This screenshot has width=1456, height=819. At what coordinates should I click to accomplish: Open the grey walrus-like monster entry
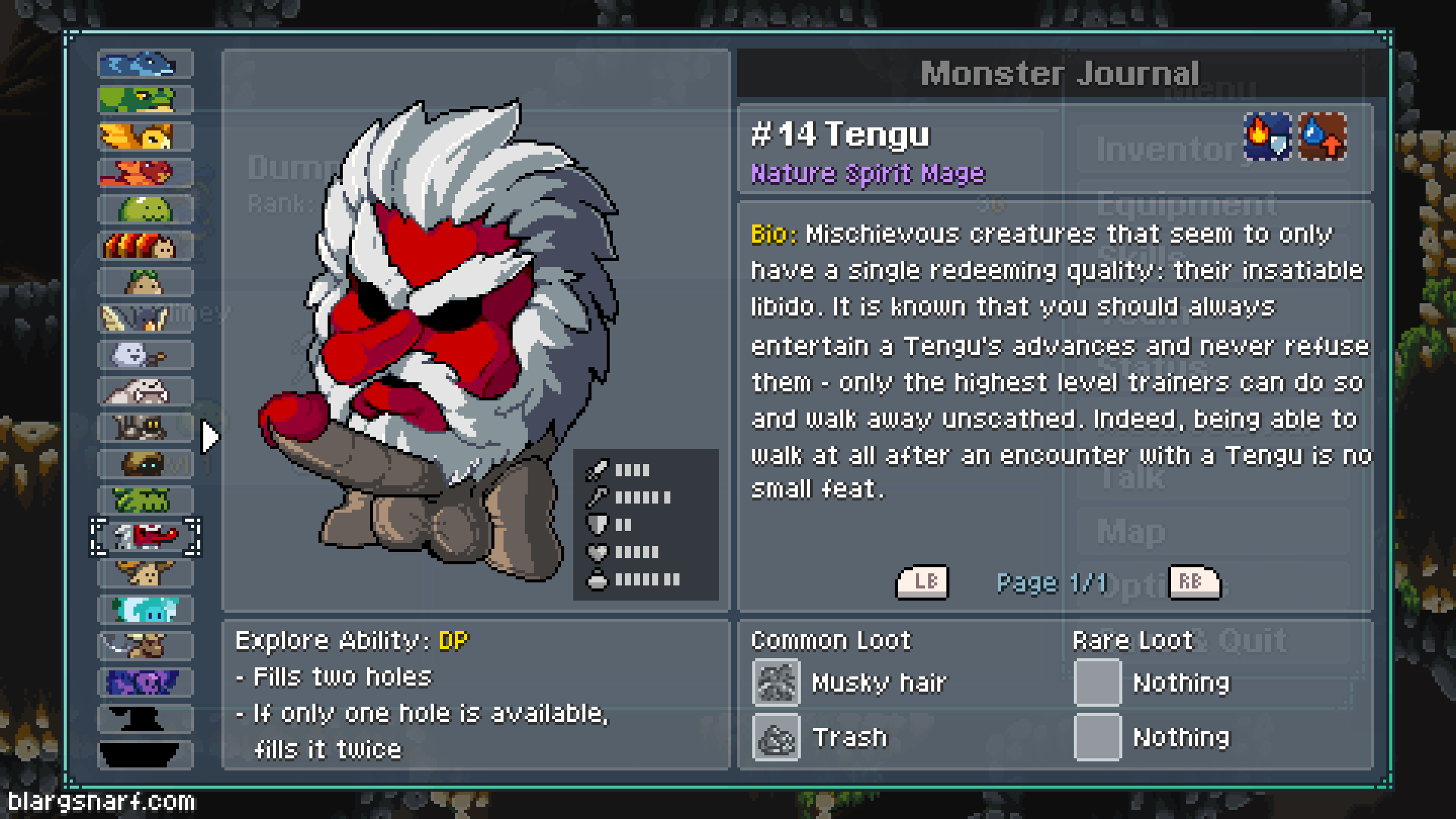(145, 391)
